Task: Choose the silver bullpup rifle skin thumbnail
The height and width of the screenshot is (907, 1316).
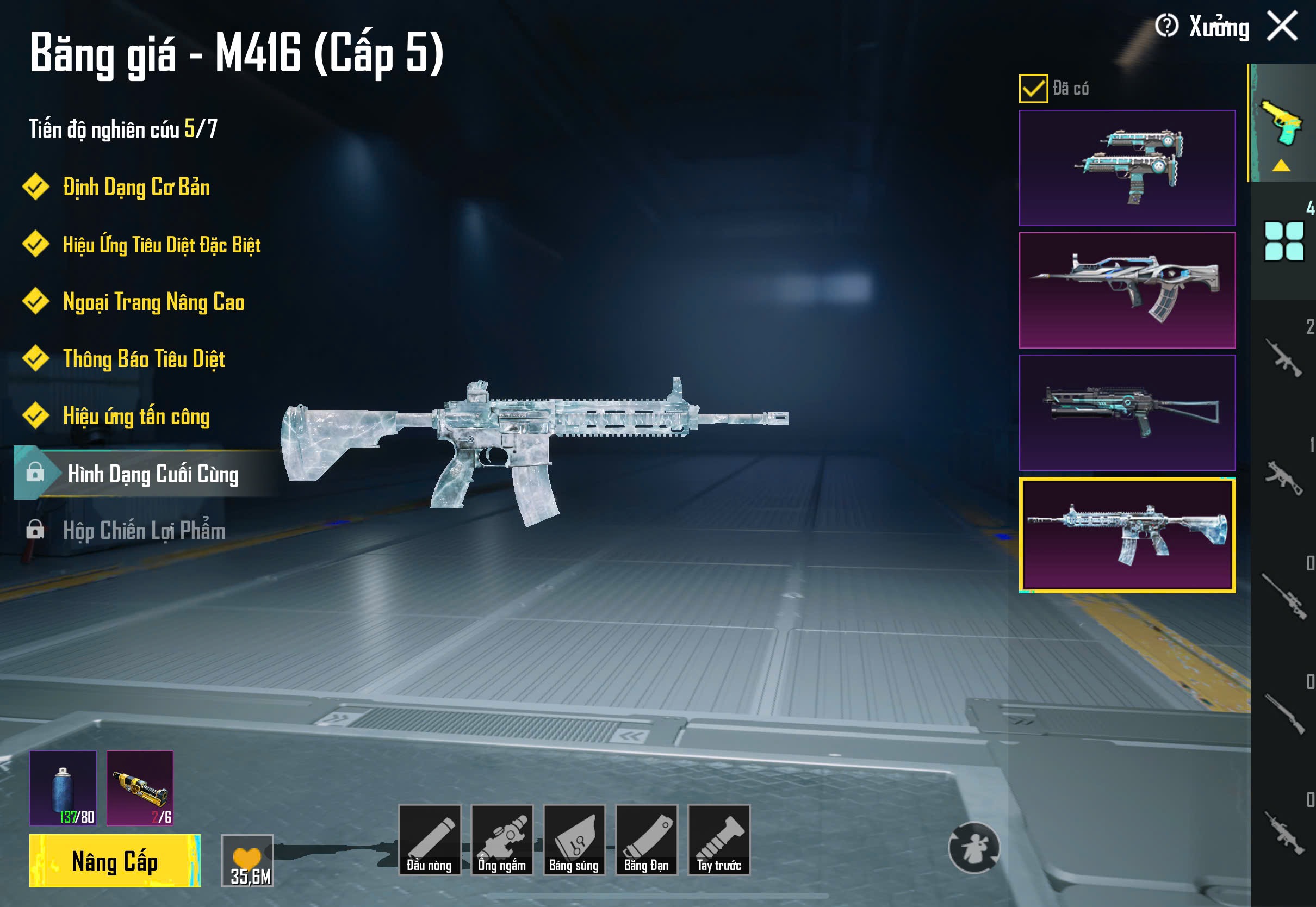Action: [x=1127, y=290]
